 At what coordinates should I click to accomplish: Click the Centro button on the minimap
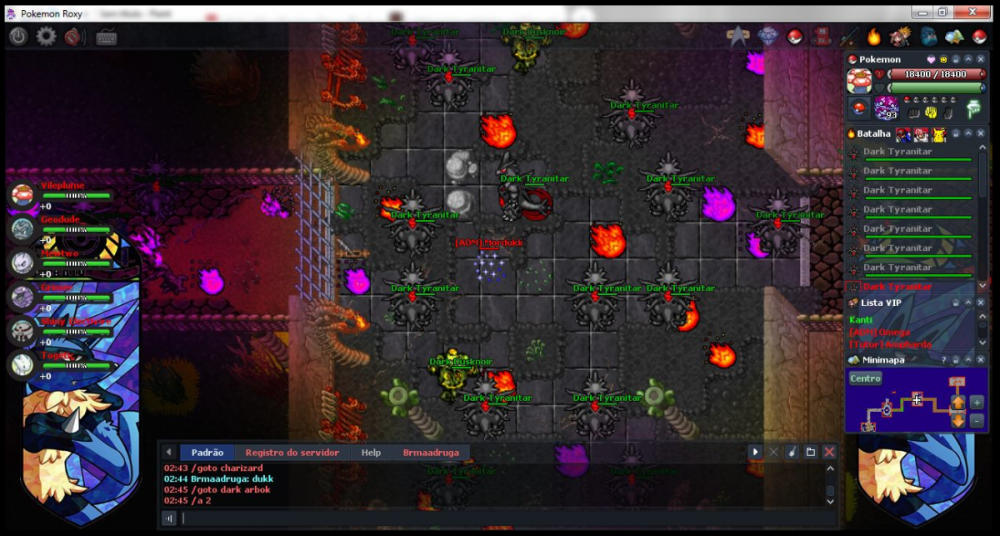pyautogui.click(x=865, y=378)
